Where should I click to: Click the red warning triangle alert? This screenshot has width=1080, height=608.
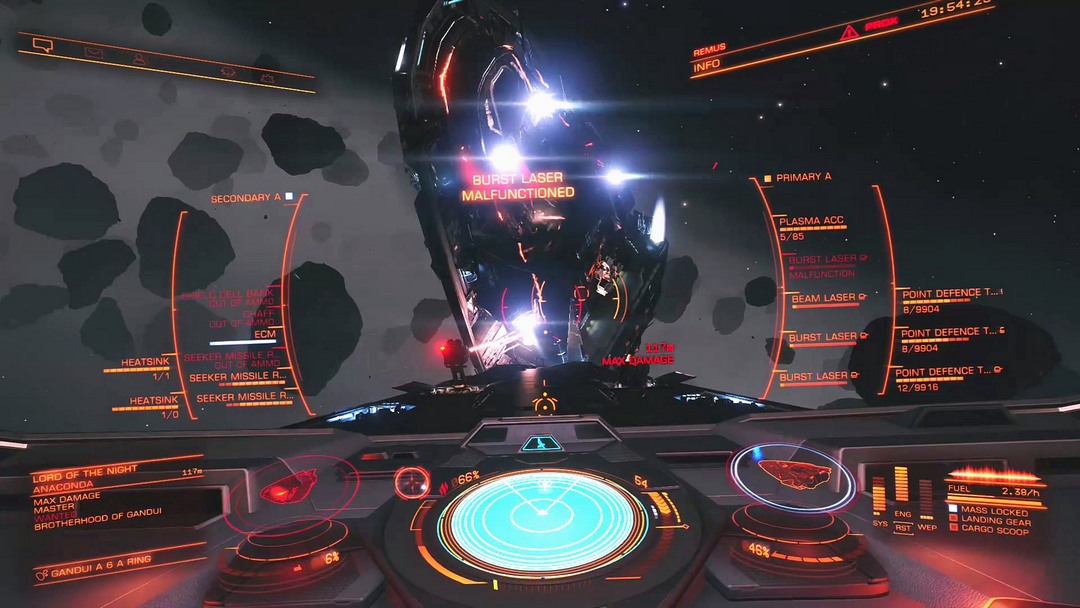849,33
